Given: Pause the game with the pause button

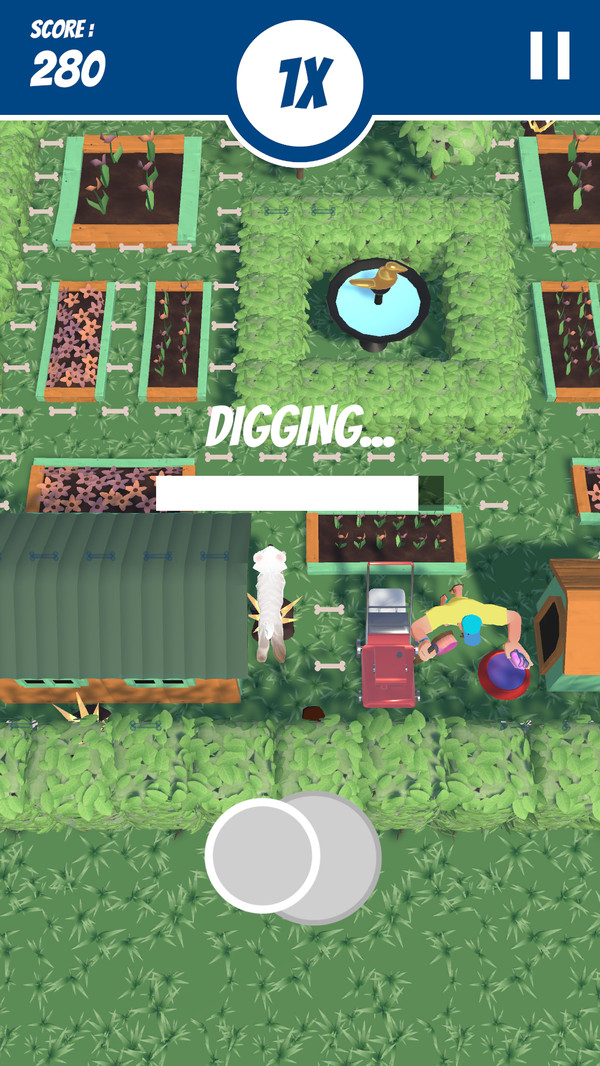Looking at the screenshot, I should pos(549,56).
